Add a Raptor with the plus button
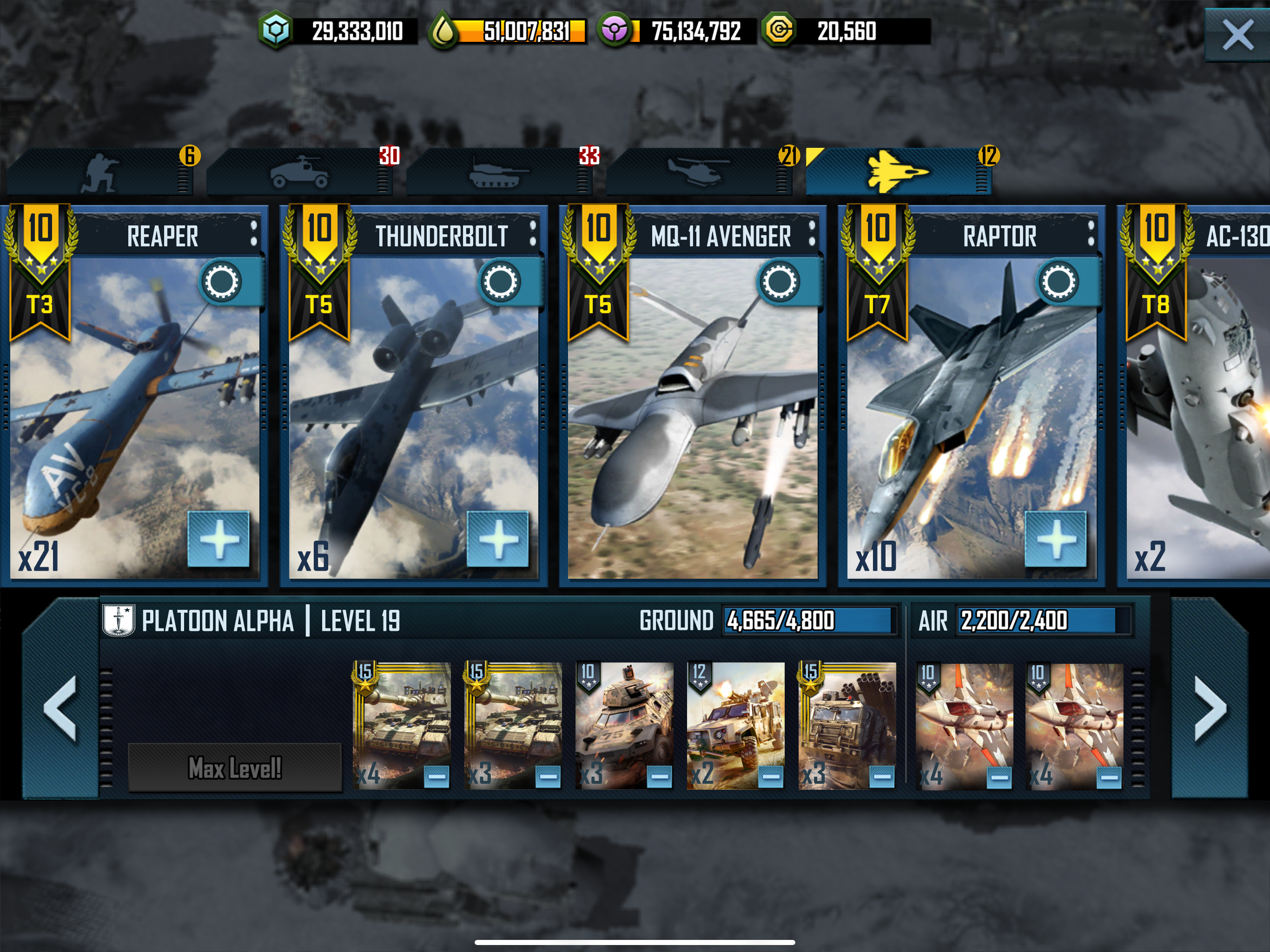1270x952 pixels. (1056, 539)
